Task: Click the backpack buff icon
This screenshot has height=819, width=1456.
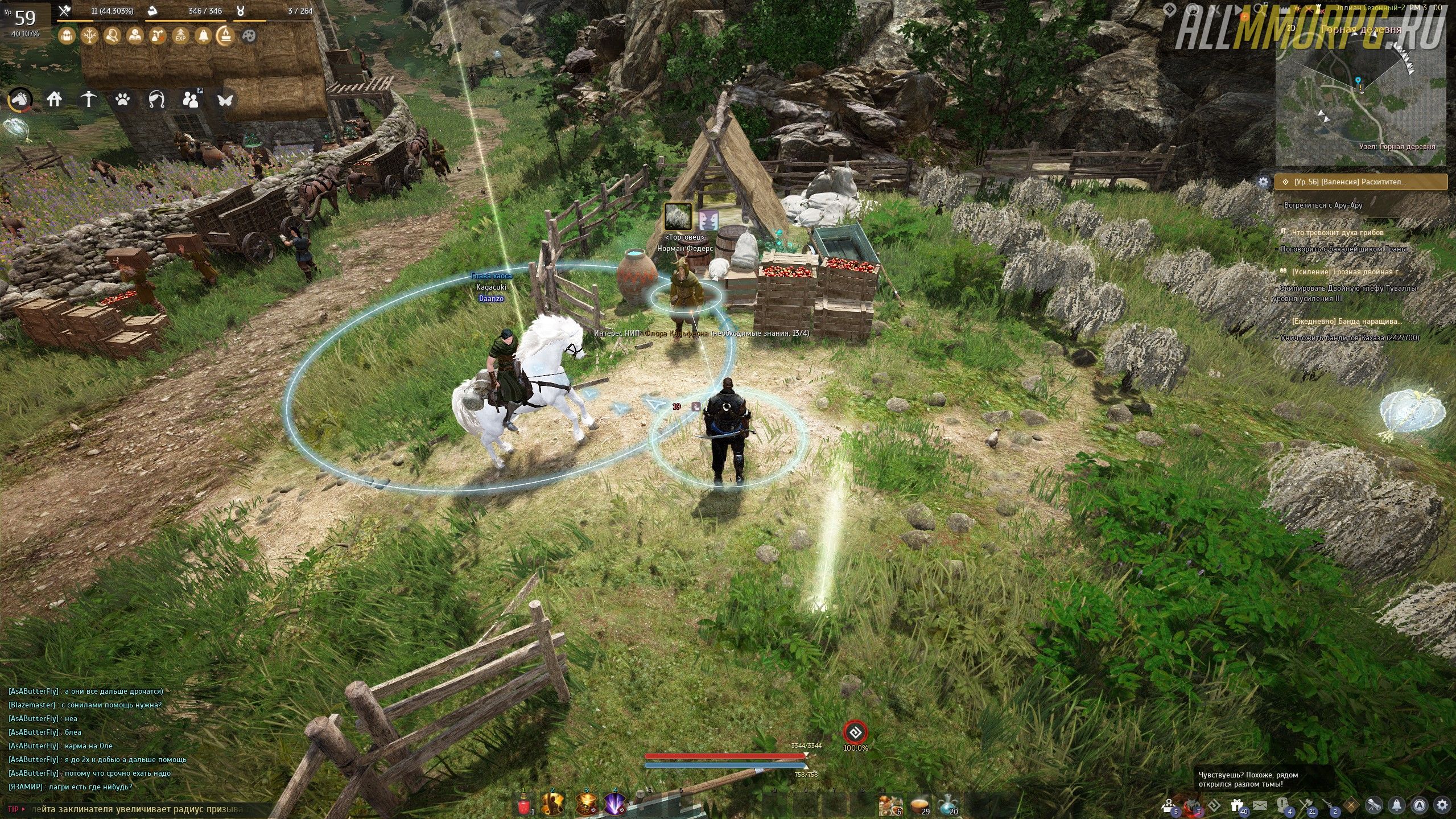Action: pyautogui.click(x=67, y=36)
